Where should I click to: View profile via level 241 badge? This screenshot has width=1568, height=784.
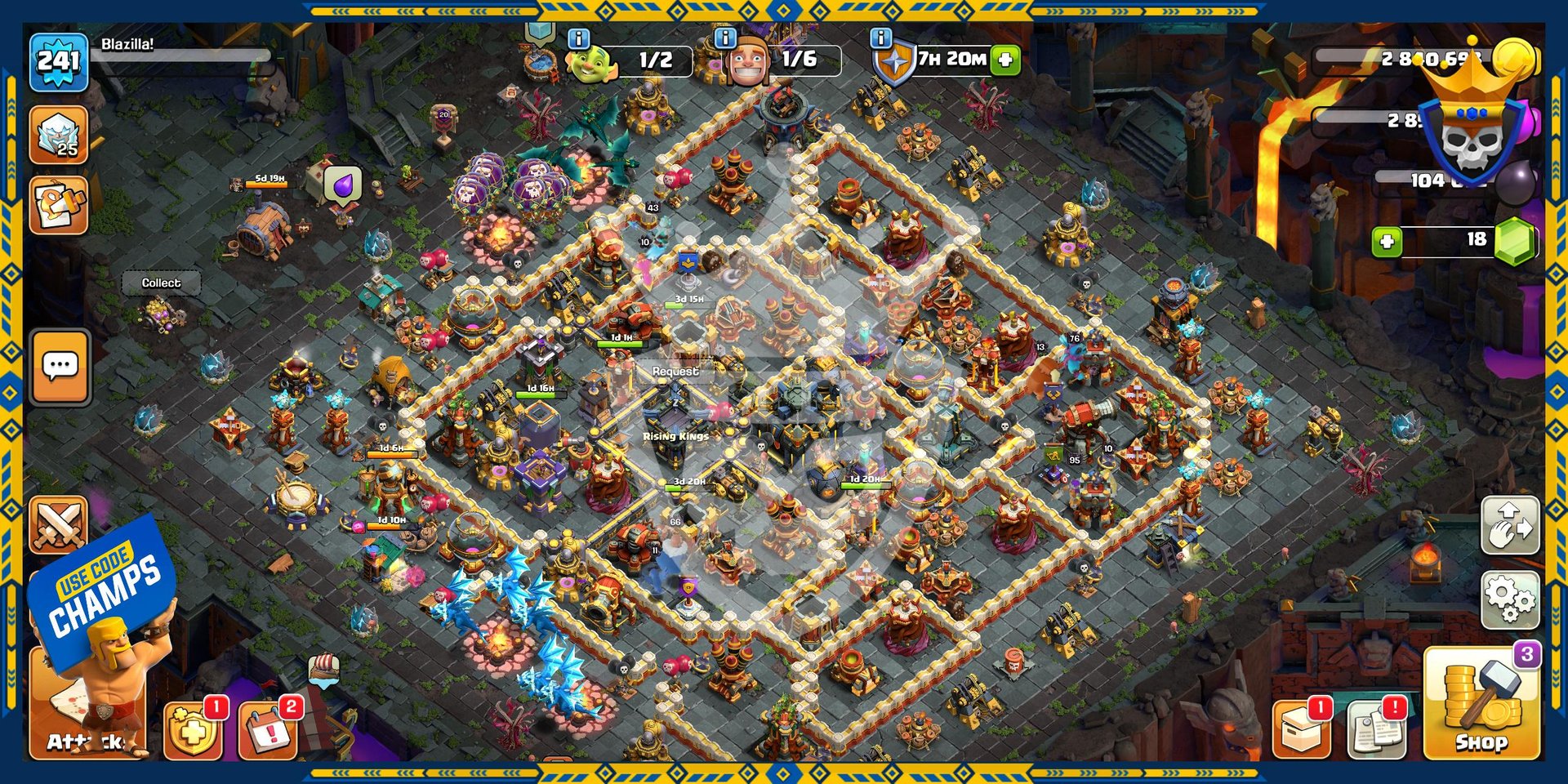59,61
